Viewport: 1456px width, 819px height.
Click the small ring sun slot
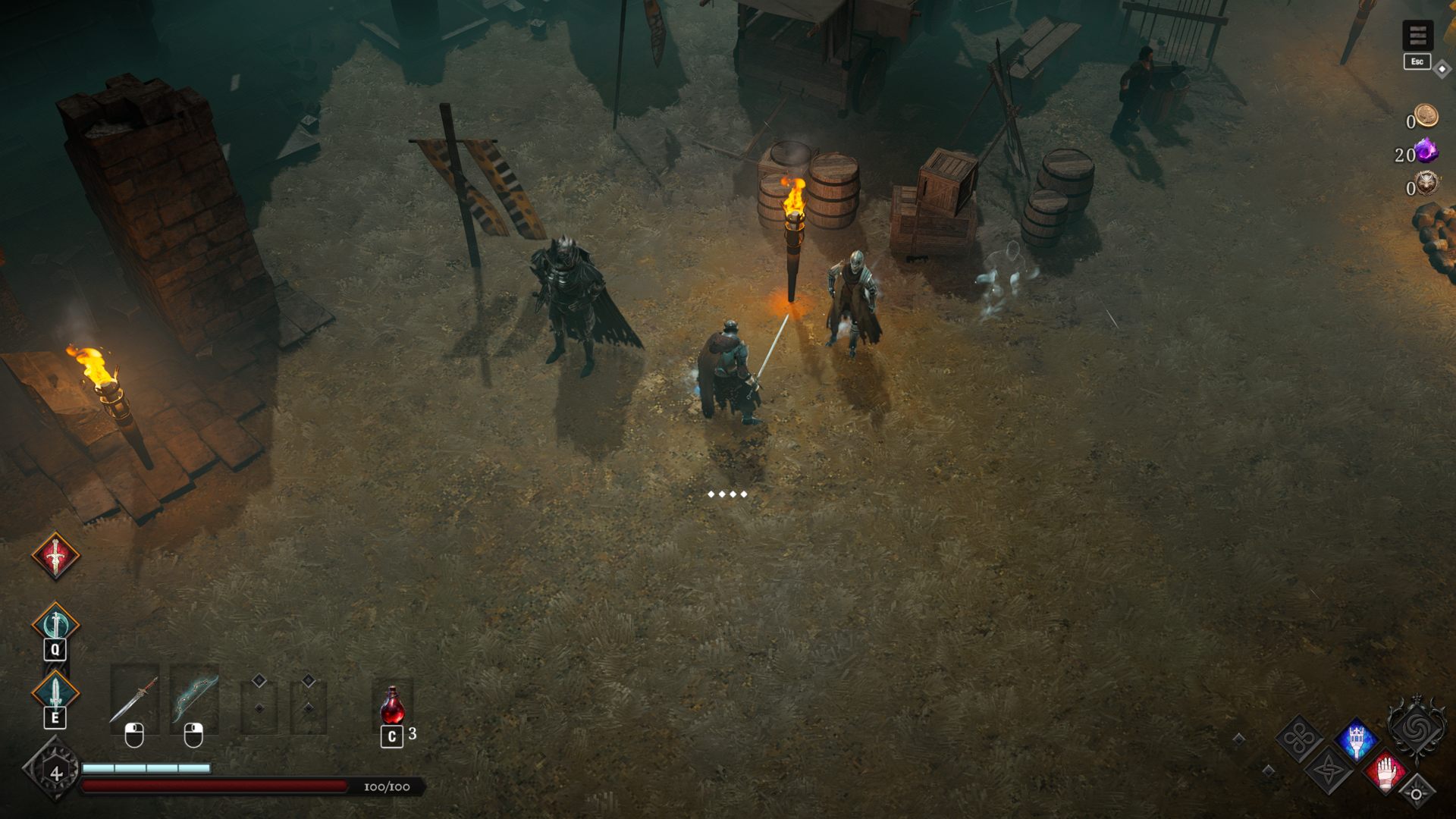point(1416,793)
